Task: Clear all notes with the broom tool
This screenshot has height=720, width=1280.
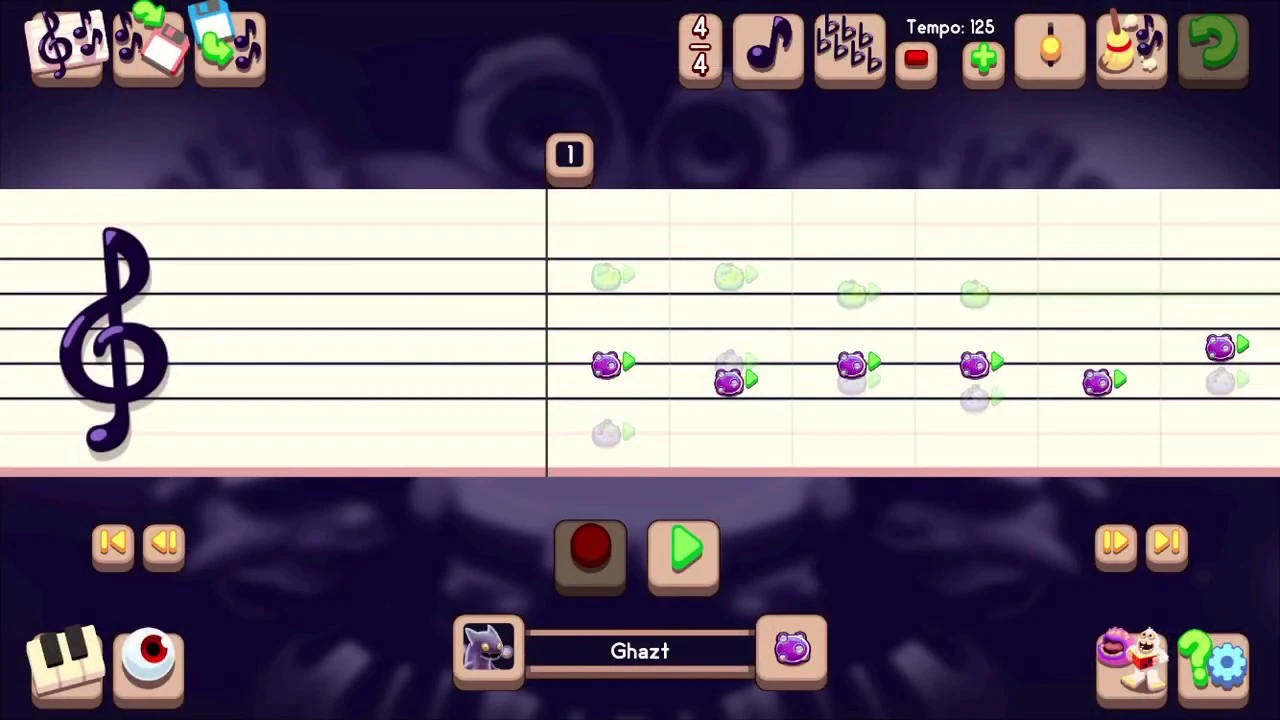Action: [1131, 45]
